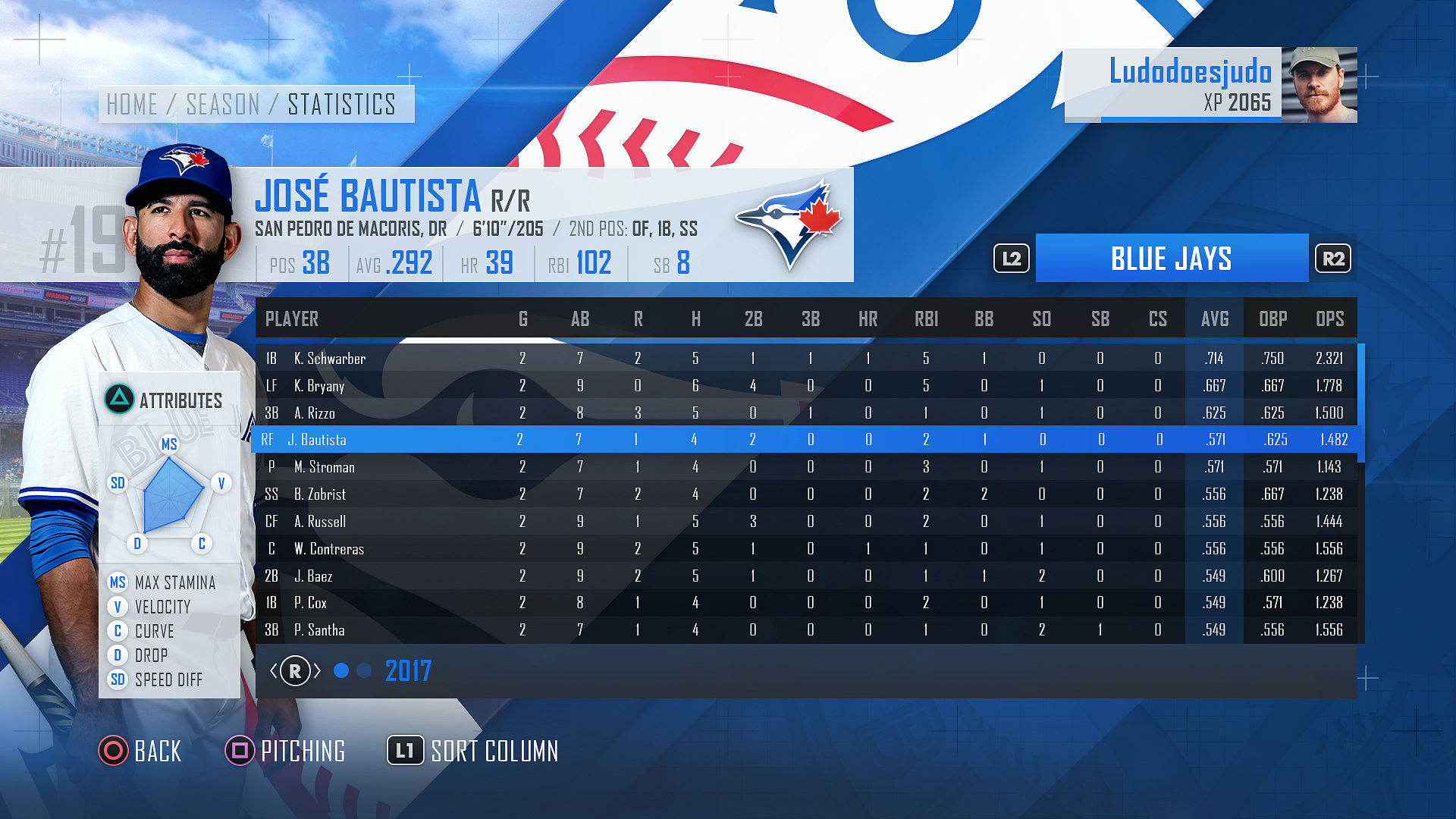
Task: Sort players by HR column header
Action: 868,319
